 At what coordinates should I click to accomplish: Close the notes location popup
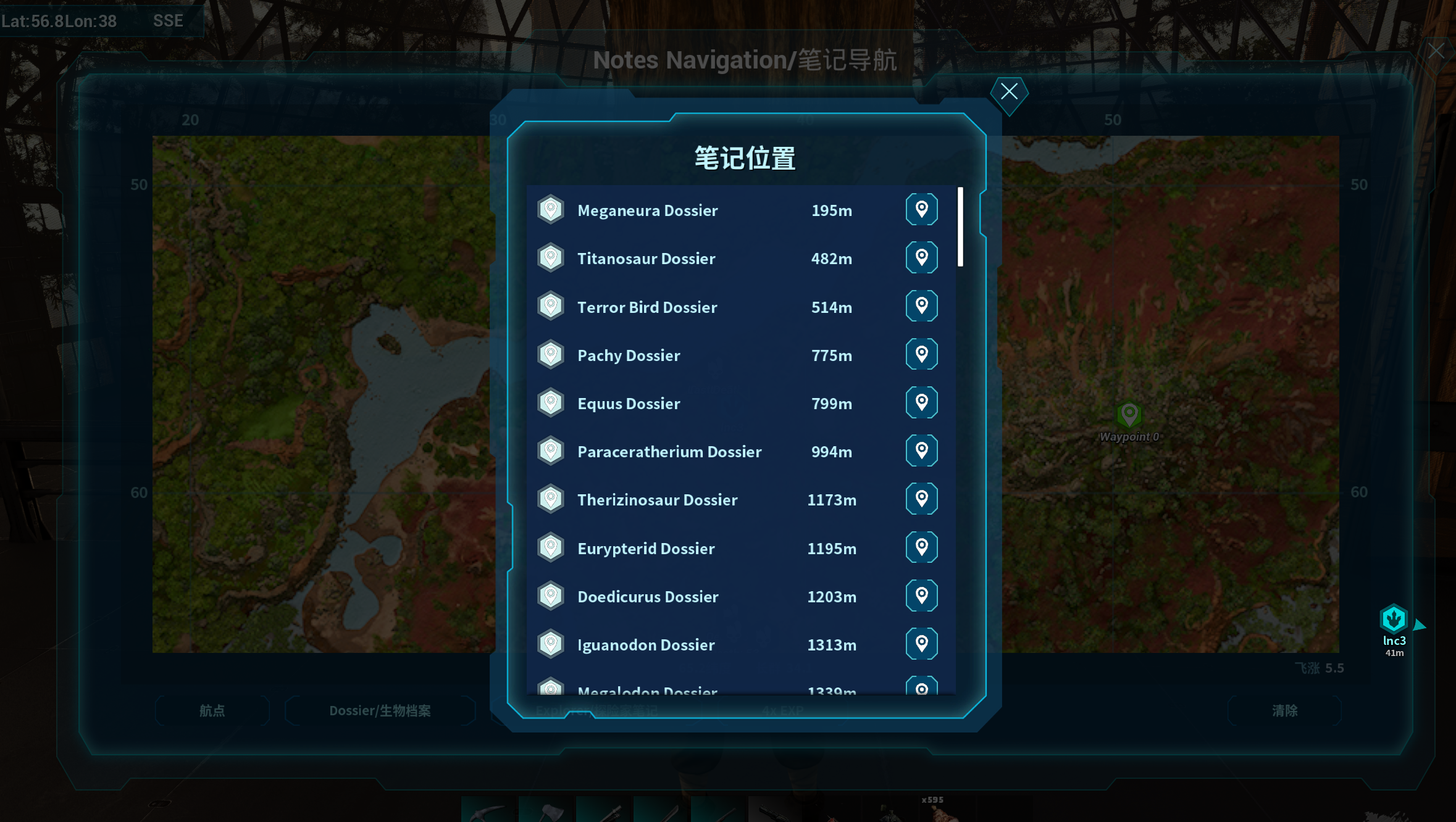[x=1009, y=92]
